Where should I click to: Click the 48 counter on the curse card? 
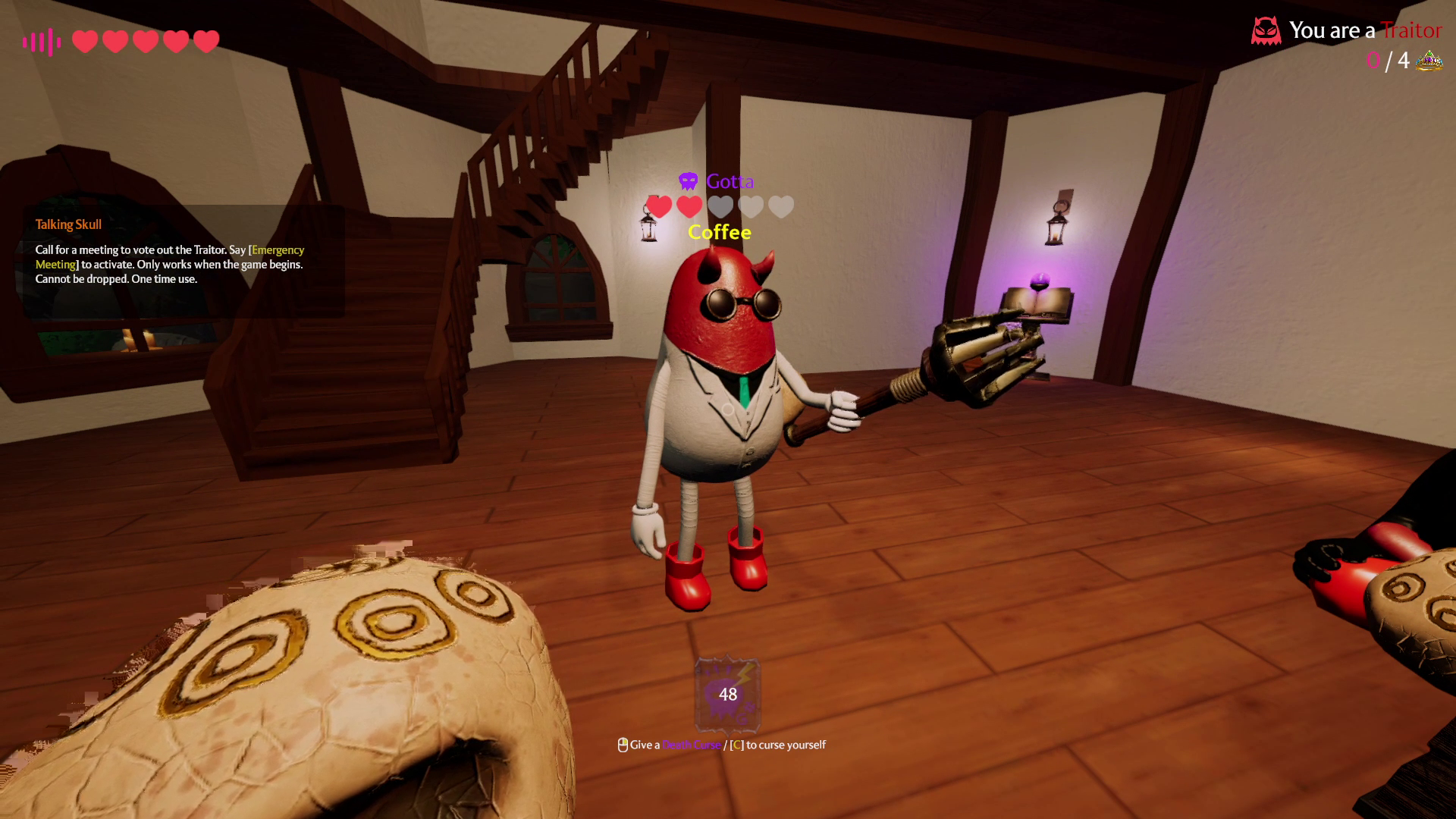(x=728, y=693)
